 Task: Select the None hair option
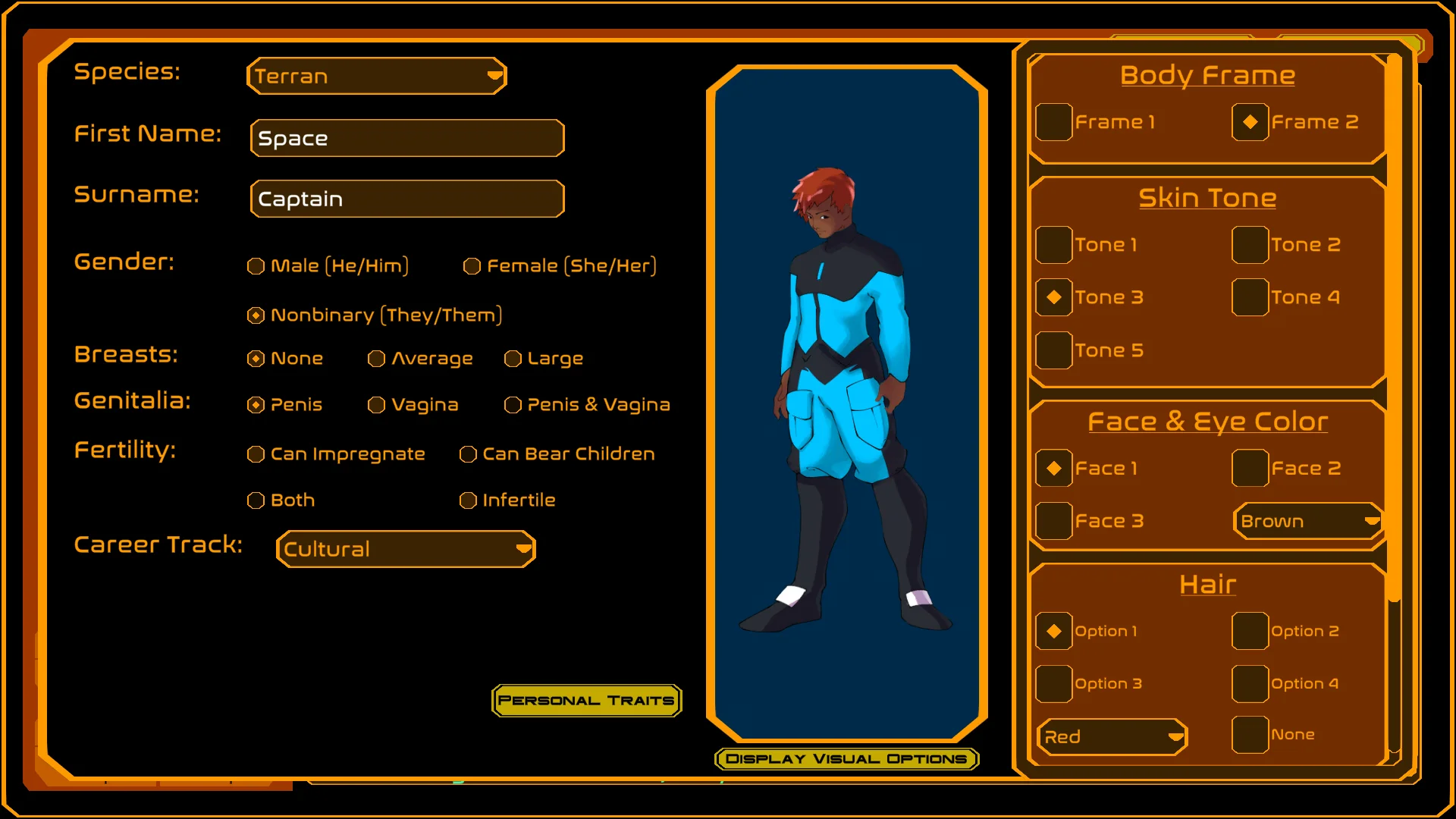(1250, 735)
